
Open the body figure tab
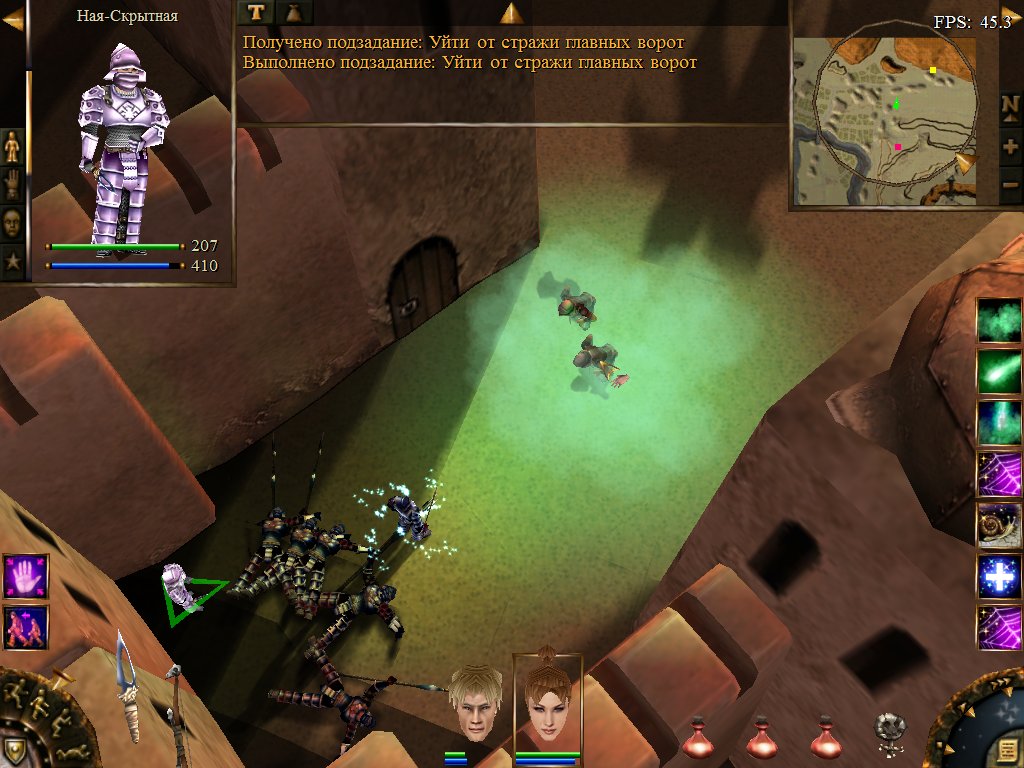point(12,147)
